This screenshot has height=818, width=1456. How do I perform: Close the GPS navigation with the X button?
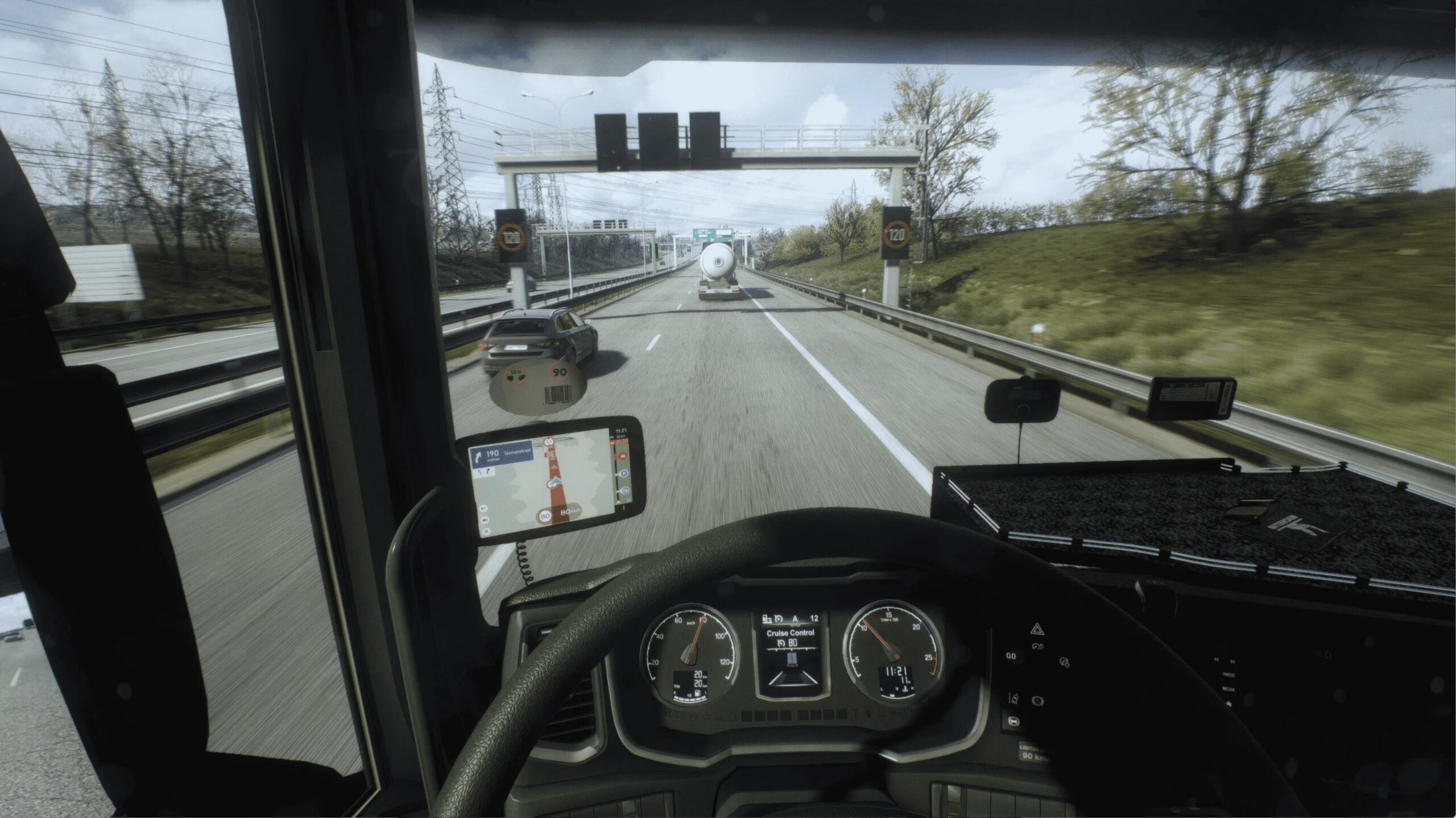click(x=486, y=531)
